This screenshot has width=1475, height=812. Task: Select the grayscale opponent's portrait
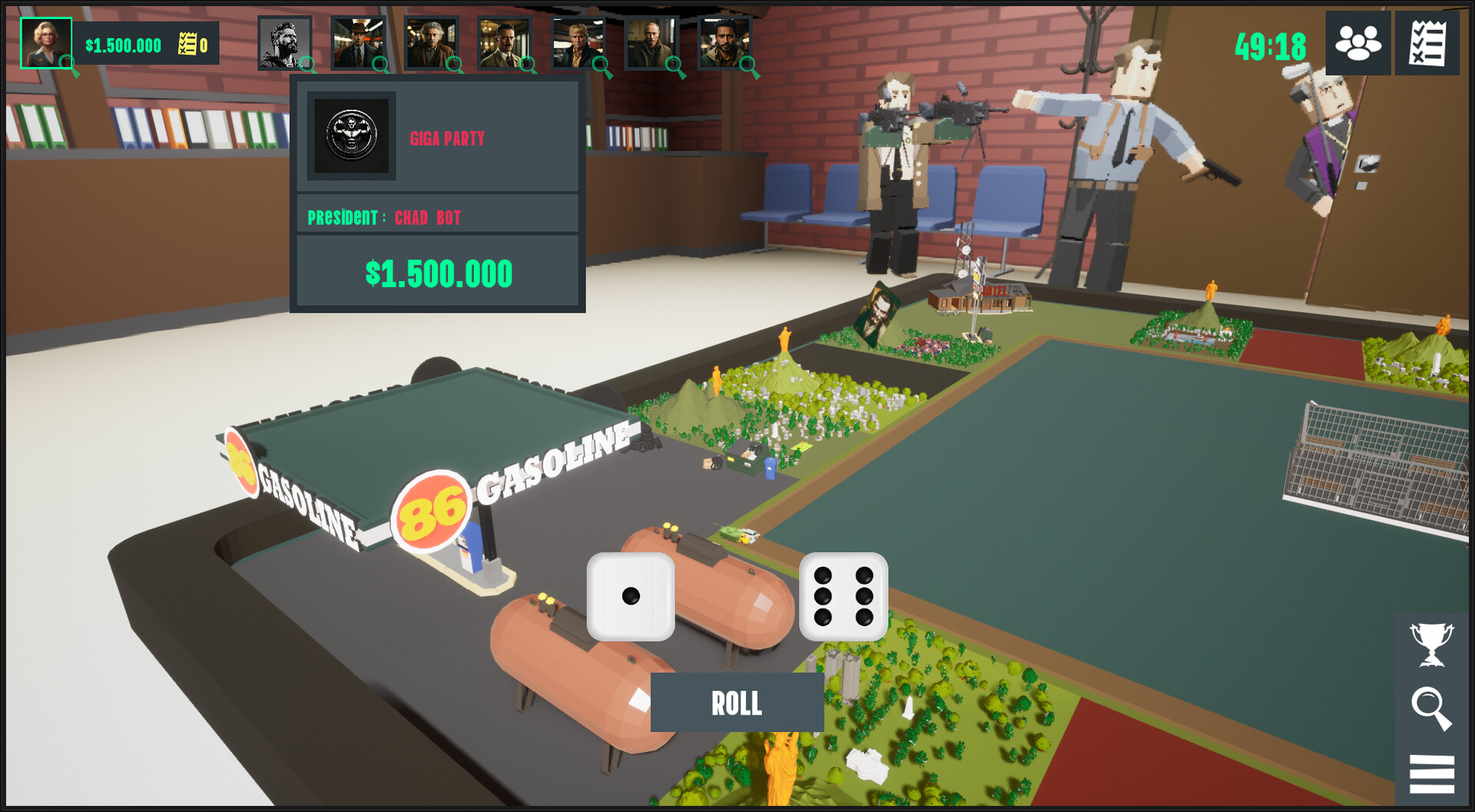[283, 42]
